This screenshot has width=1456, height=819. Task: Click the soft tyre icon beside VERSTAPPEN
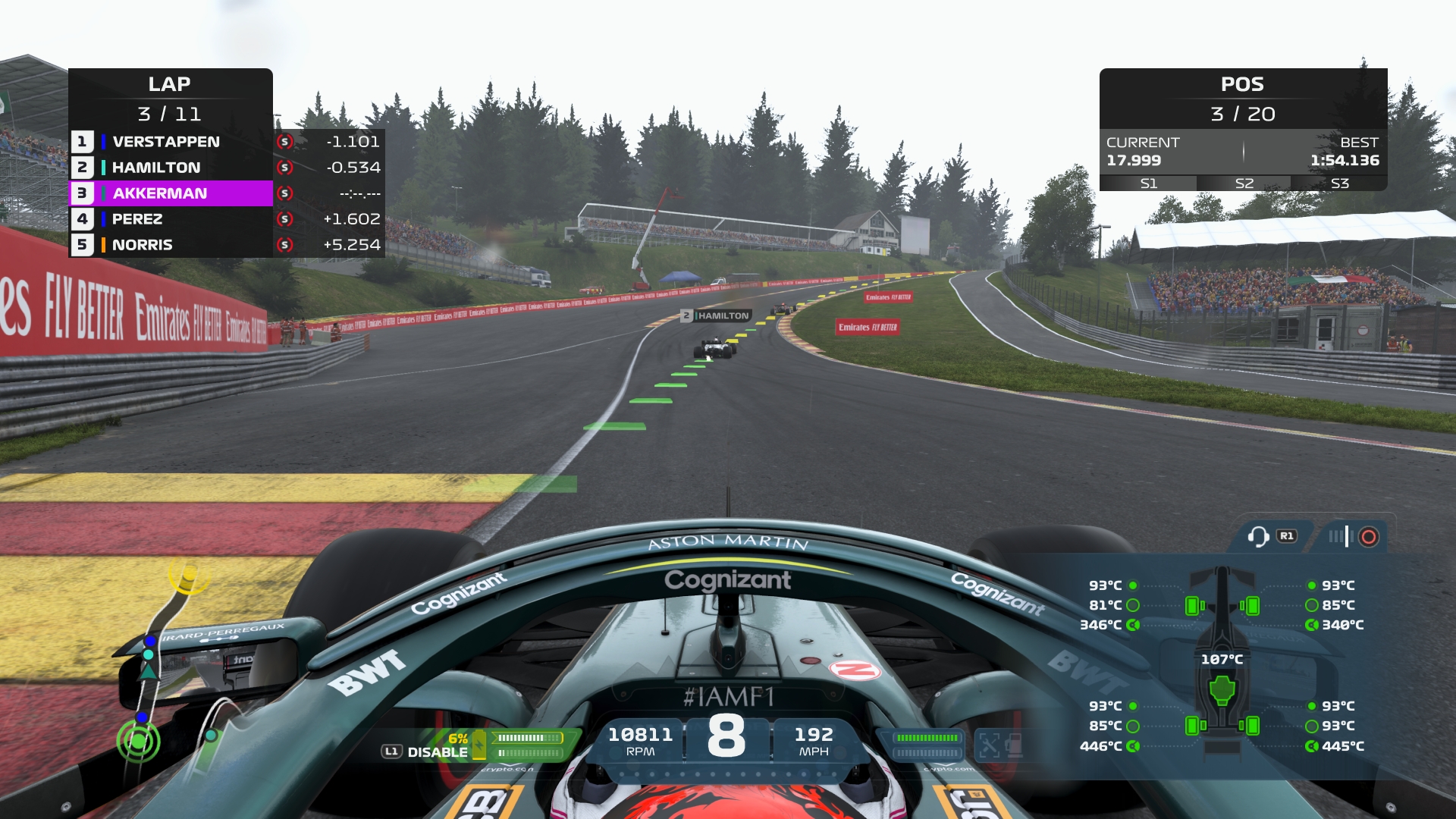284,142
